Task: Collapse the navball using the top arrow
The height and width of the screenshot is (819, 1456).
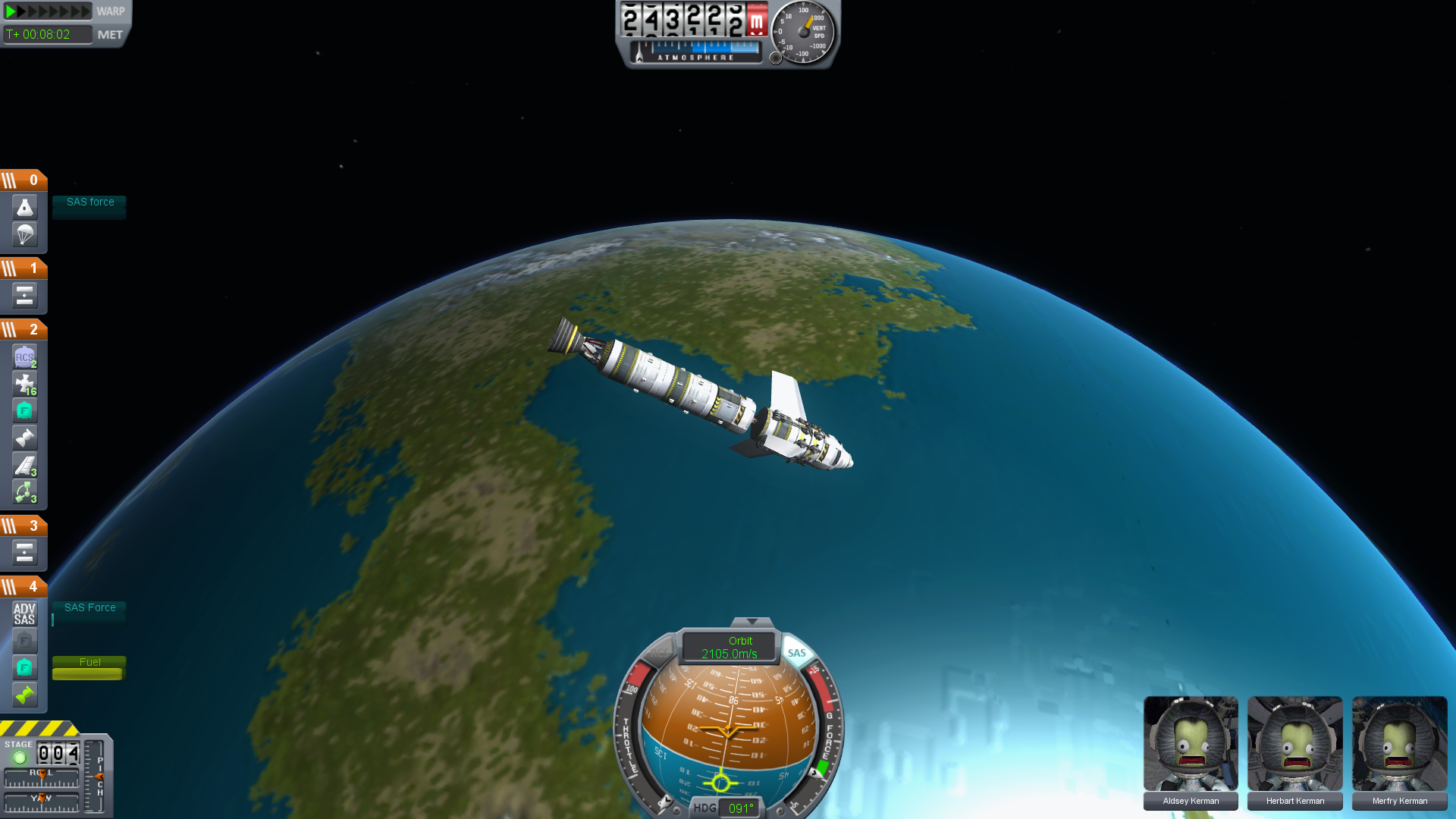Action: [x=752, y=622]
